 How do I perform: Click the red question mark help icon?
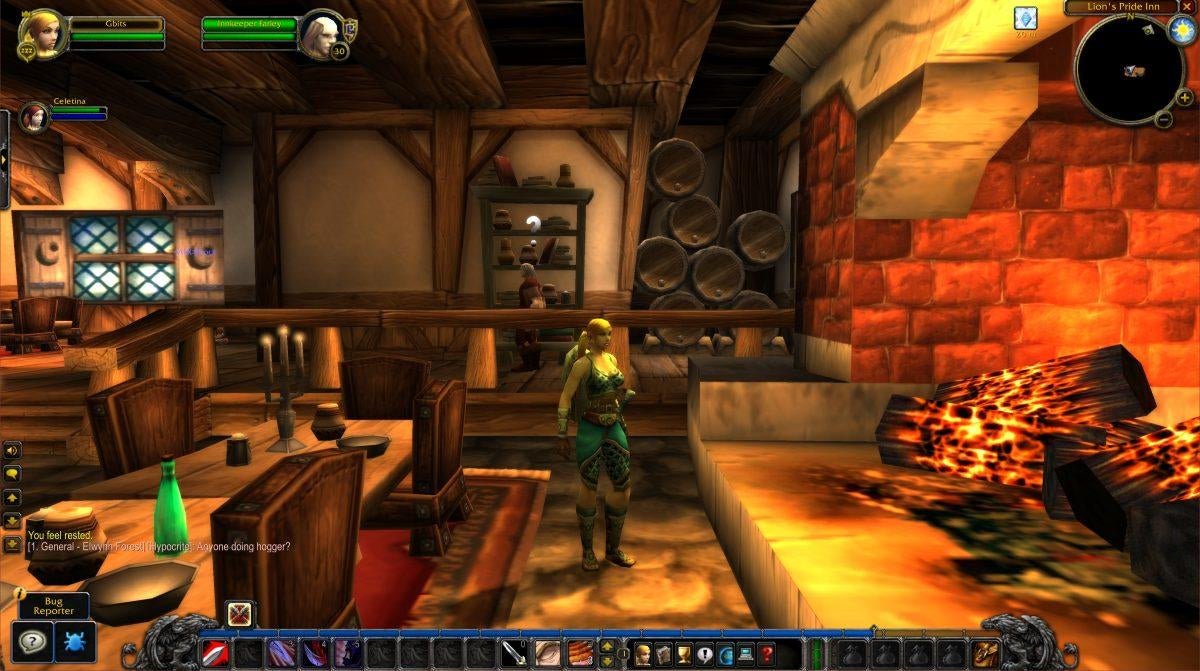(x=767, y=654)
